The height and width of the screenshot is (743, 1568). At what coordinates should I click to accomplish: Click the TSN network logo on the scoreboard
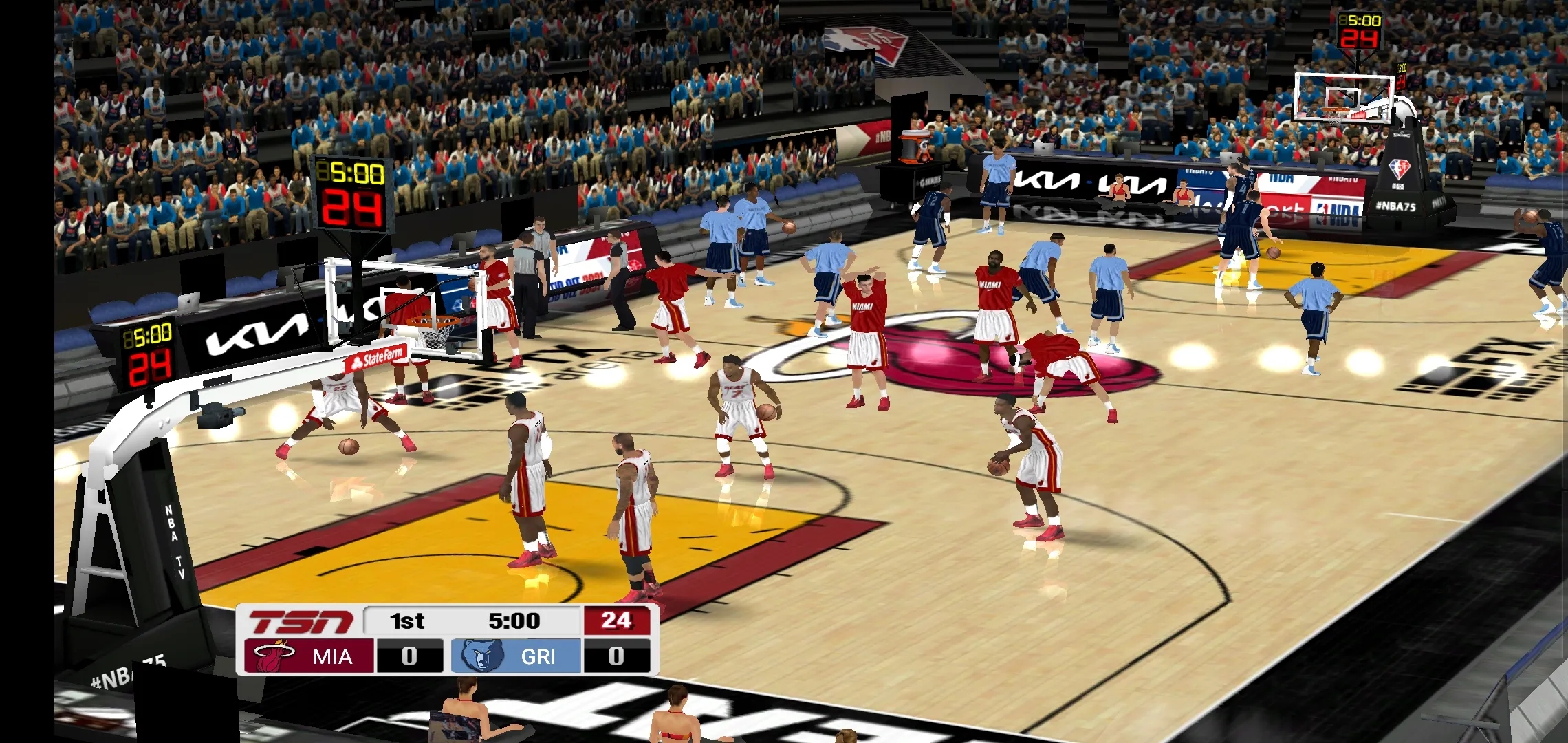pyautogui.click(x=301, y=620)
